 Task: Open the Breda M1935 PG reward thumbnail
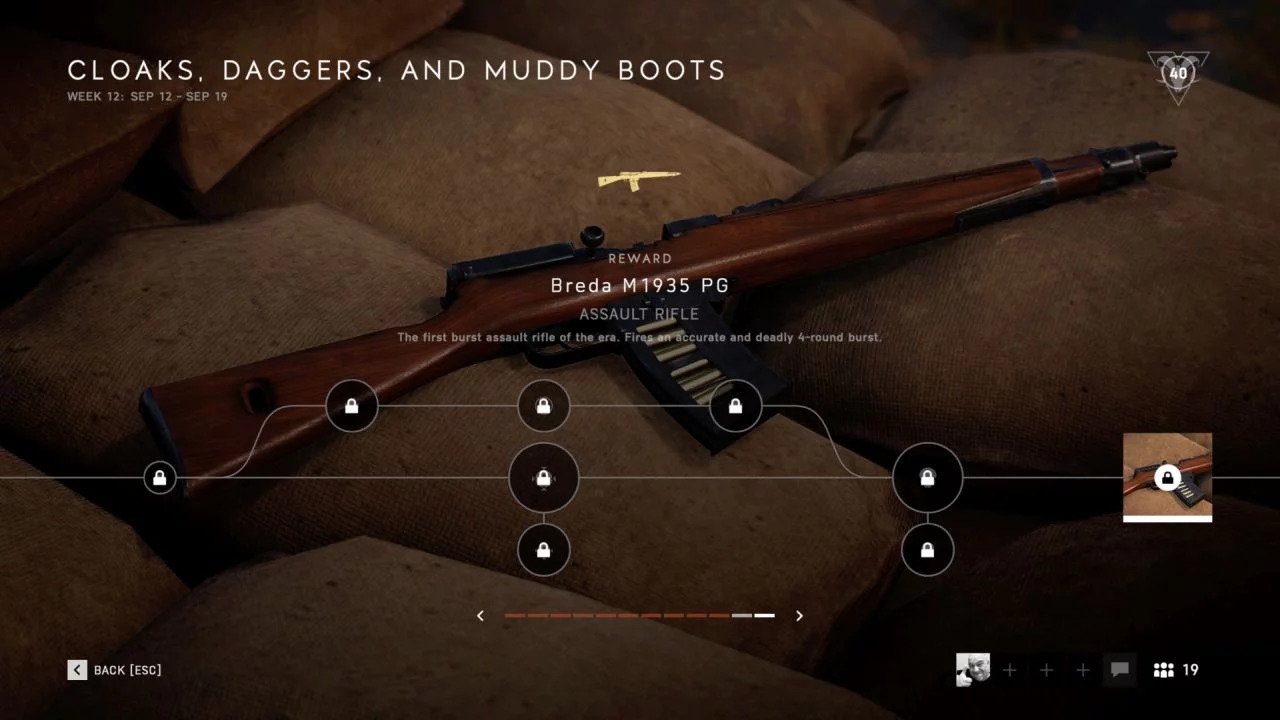1167,477
